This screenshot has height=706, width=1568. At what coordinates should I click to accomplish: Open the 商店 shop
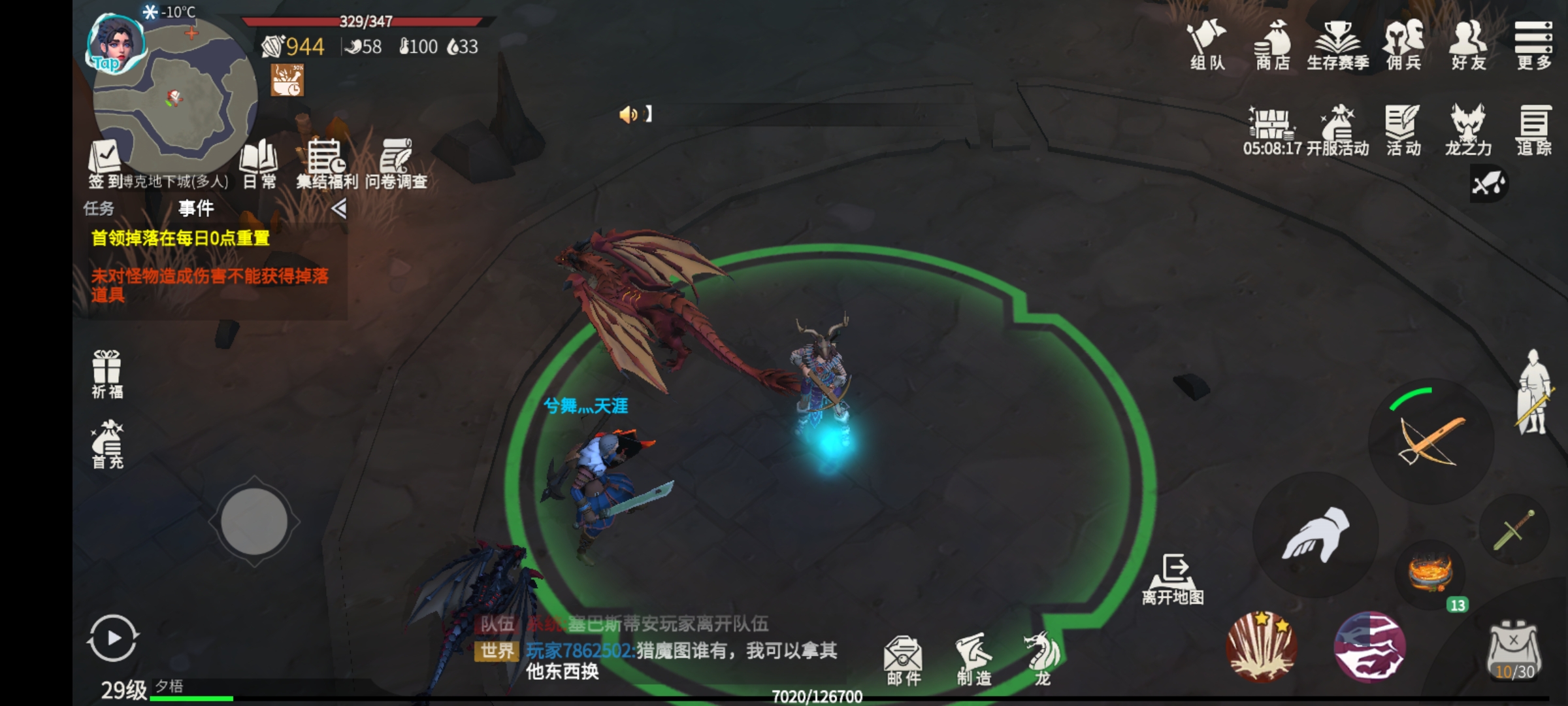coord(1273,44)
